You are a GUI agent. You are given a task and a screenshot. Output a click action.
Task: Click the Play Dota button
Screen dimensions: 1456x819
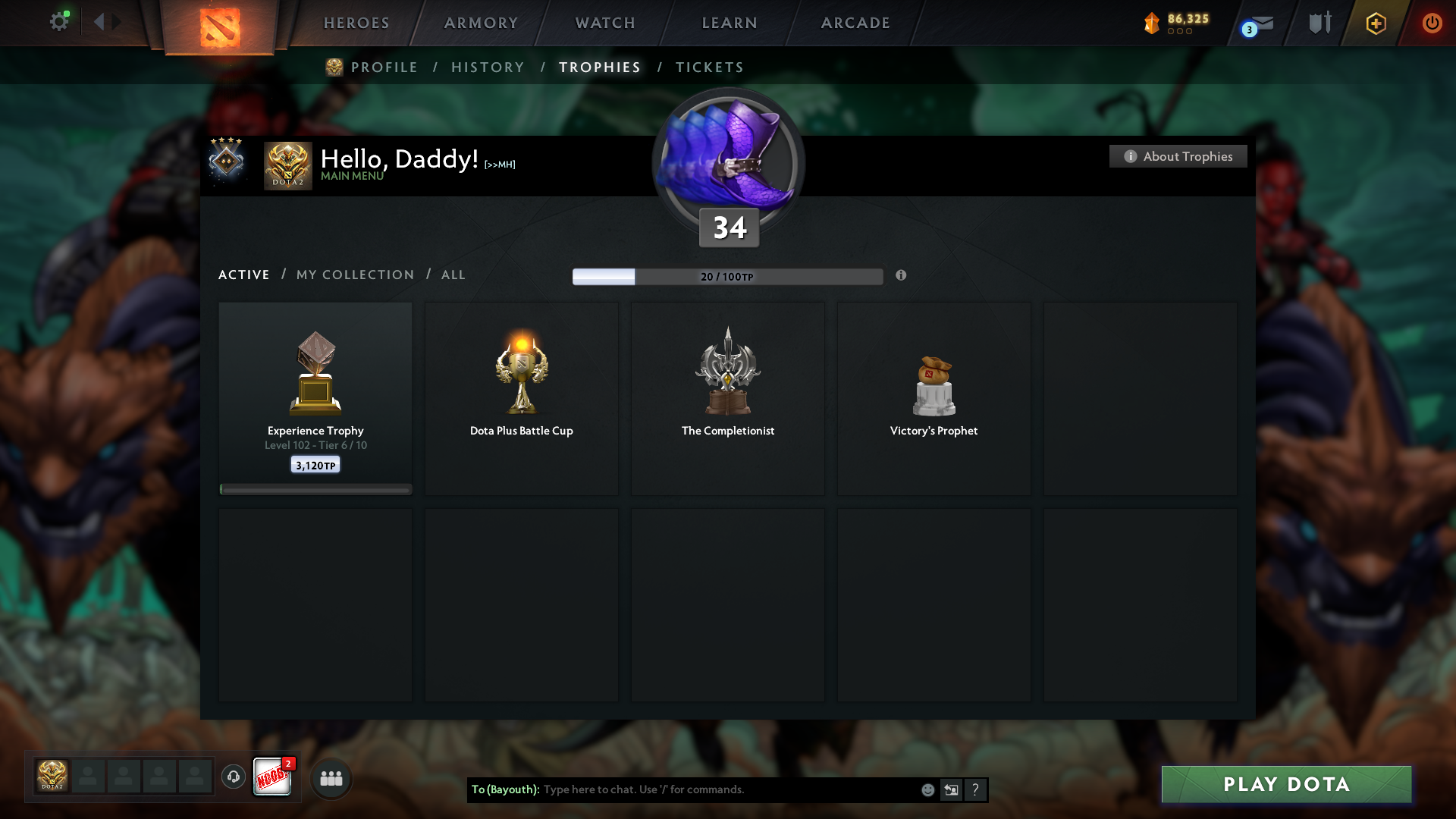coord(1286,784)
